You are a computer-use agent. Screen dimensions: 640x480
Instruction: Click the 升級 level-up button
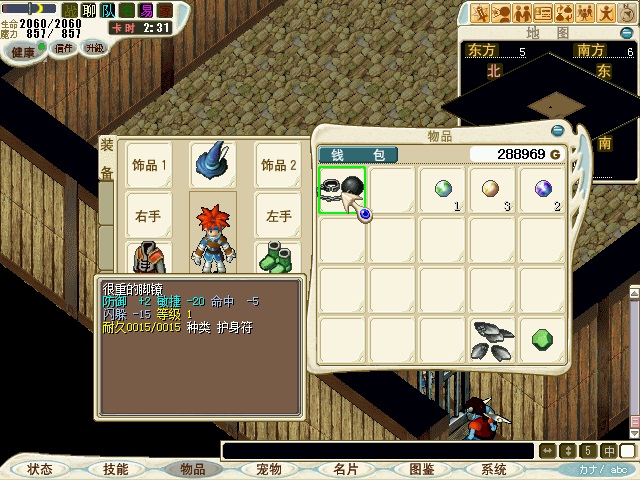pos(95,48)
